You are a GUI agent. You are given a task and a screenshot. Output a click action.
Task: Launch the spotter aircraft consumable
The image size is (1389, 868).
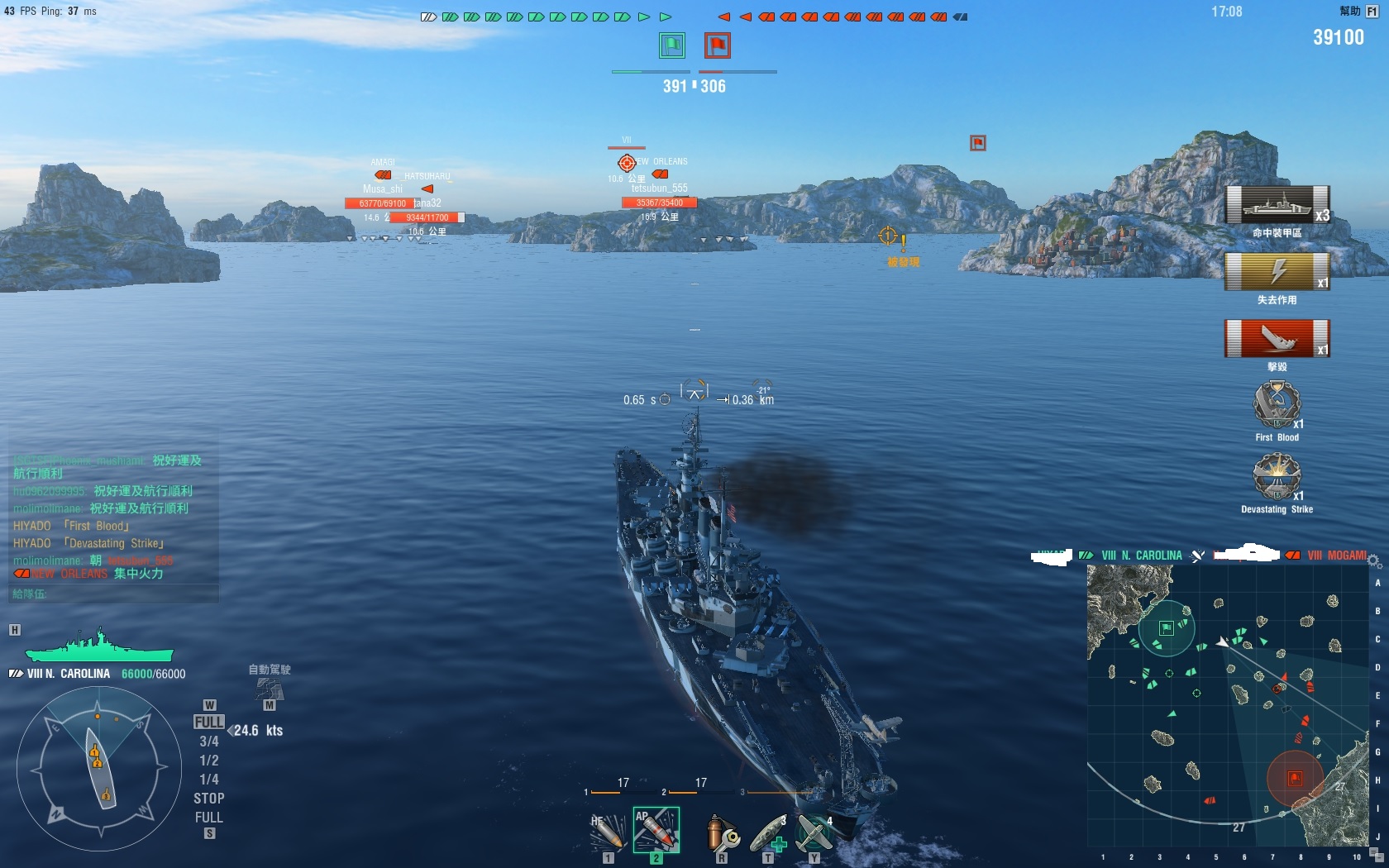(814, 832)
